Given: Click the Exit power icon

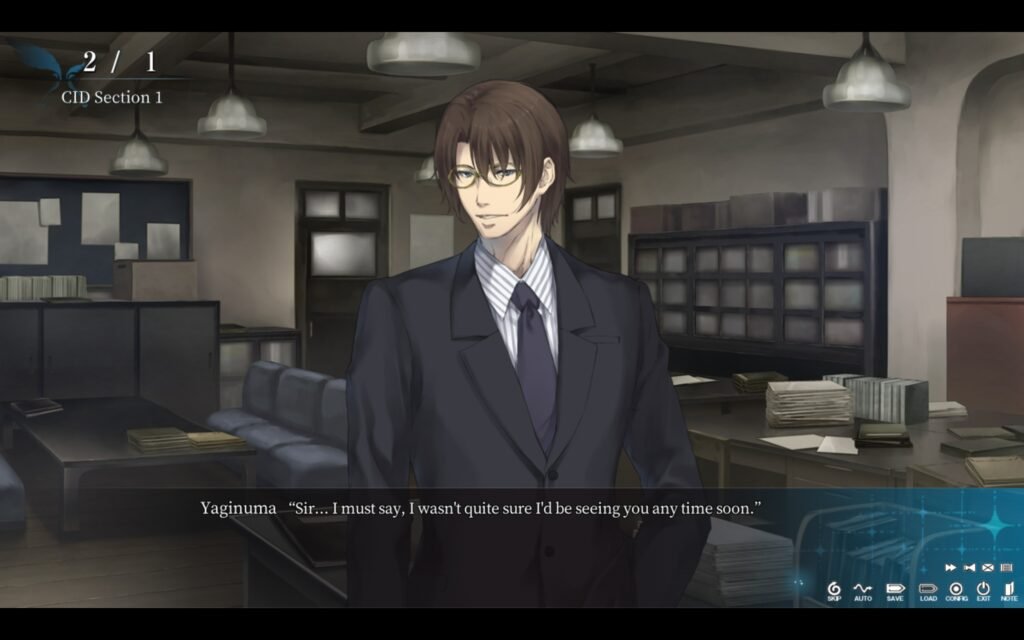Looking at the screenshot, I should [x=983, y=590].
